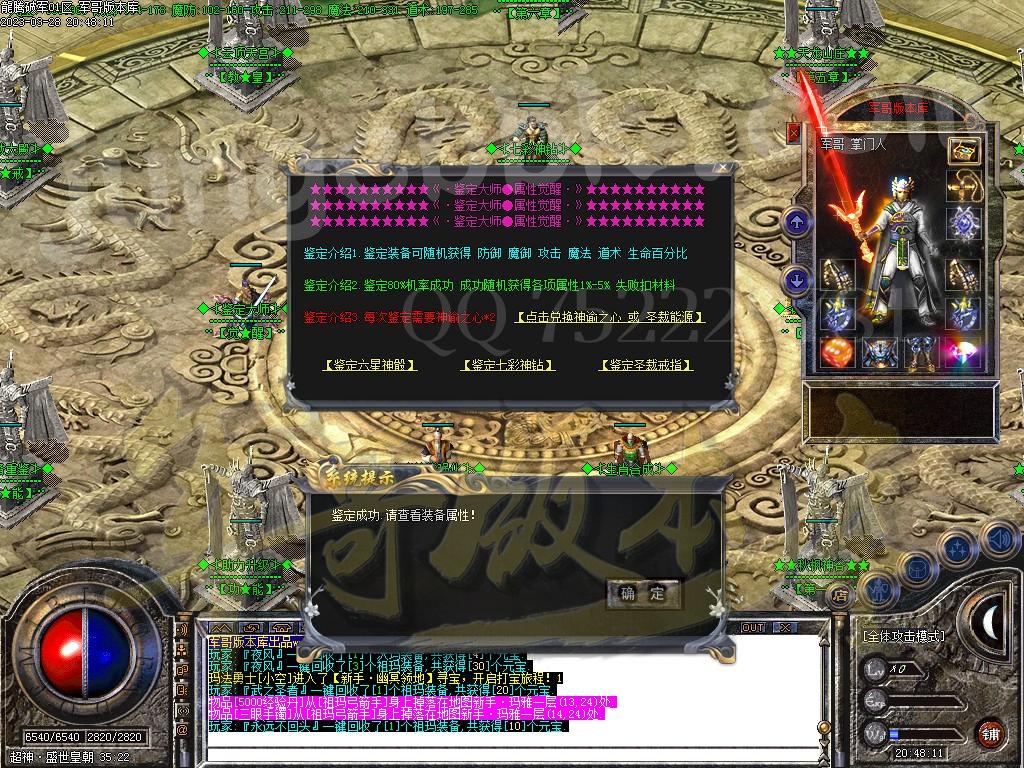Viewport: 1024px width, 768px height.
Task: Switch the 全体攻击模式 attack mode
Action: pyautogui.click(x=903, y=635)
